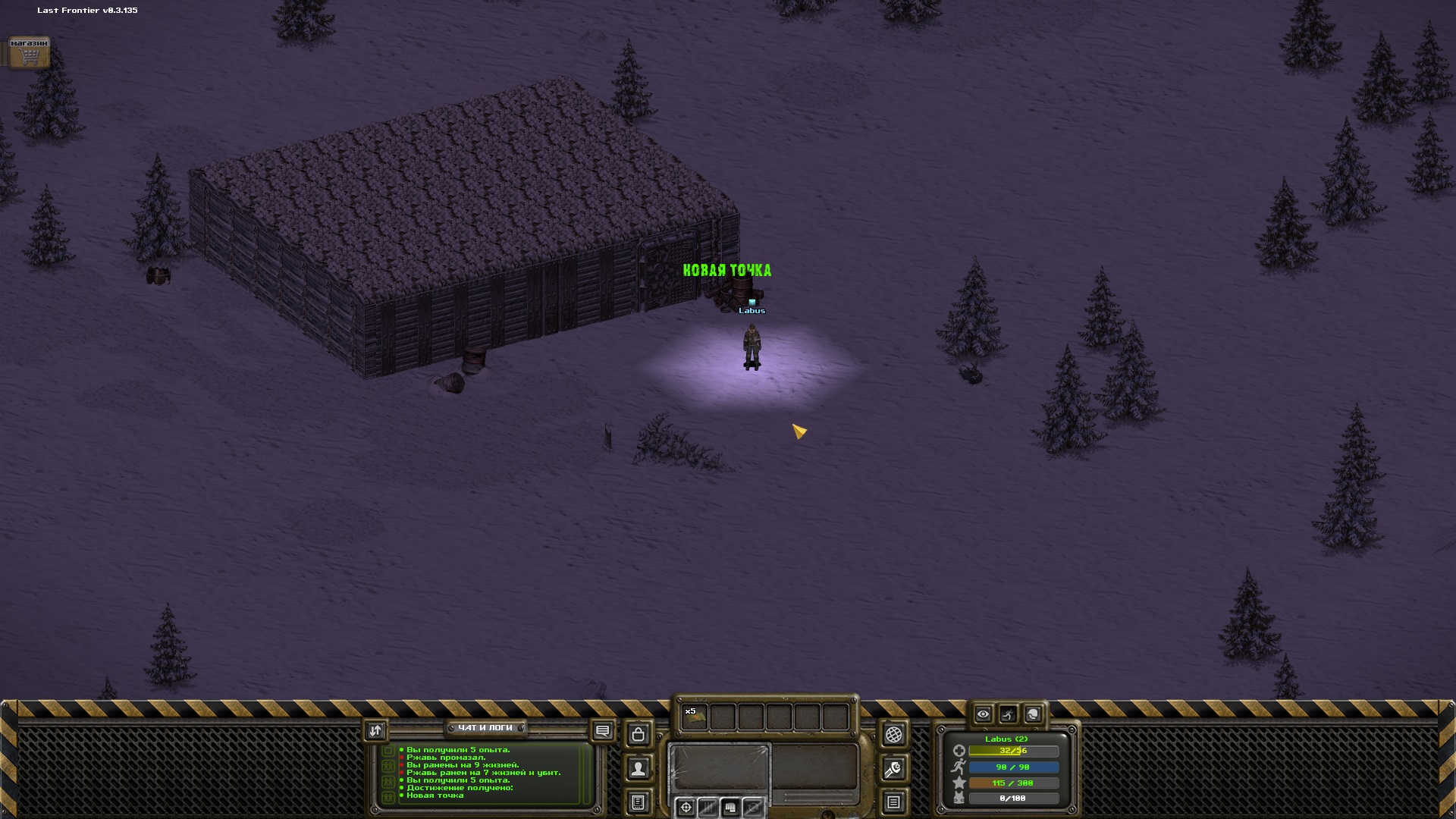Select the Чат и логи header

[485, 728]
